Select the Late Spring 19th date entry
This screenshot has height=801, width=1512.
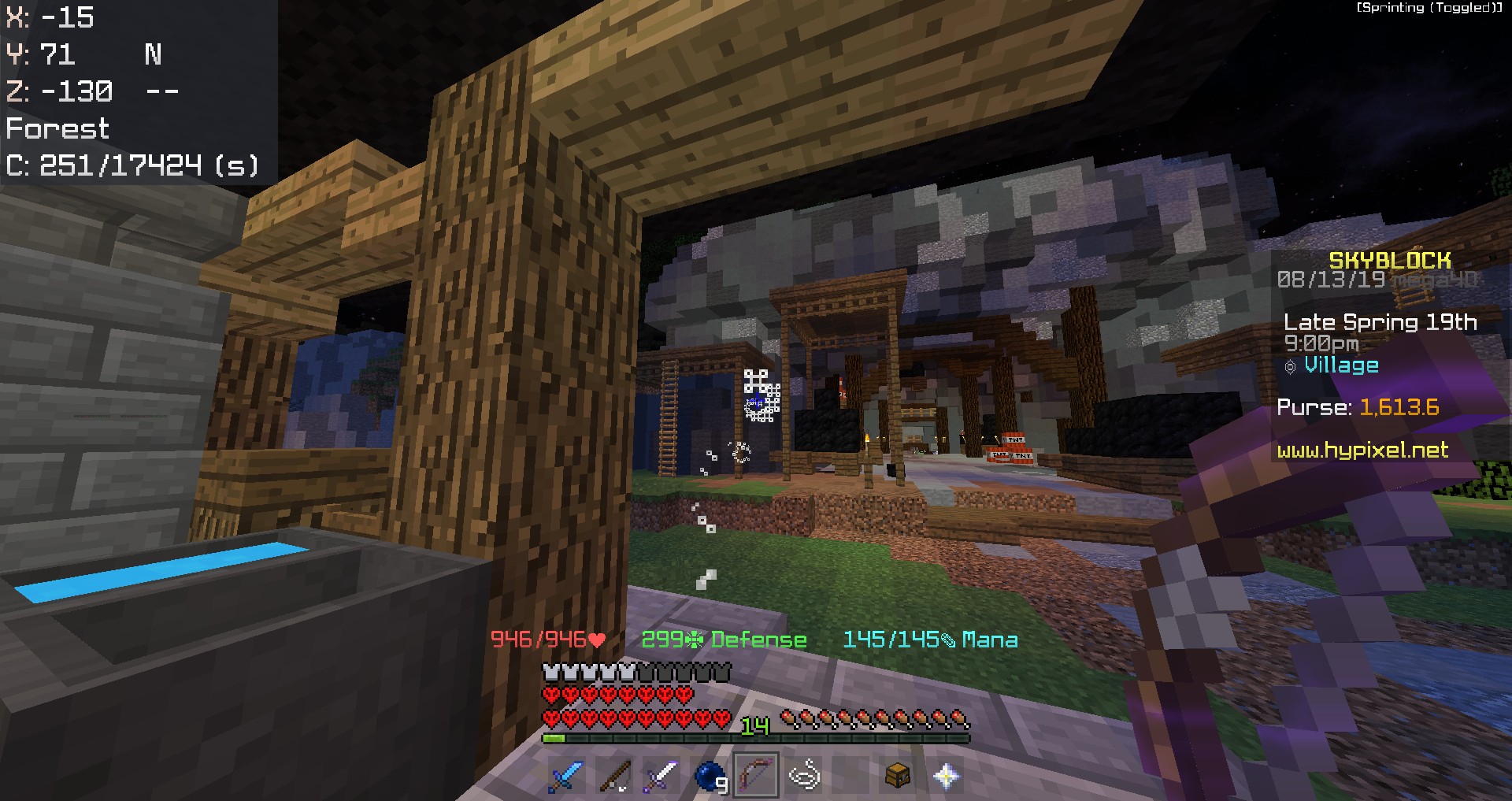(x=1380, y=321)
